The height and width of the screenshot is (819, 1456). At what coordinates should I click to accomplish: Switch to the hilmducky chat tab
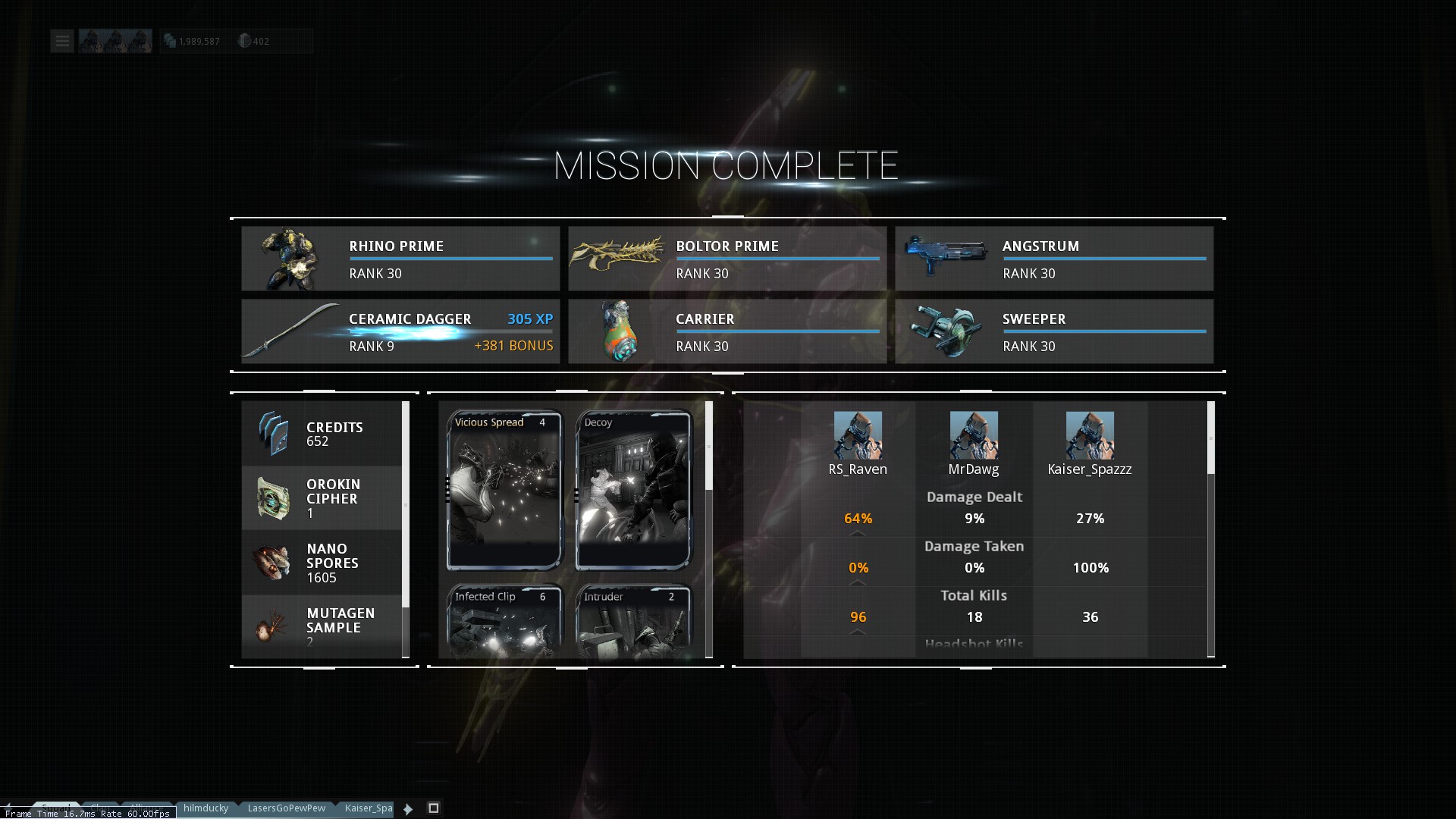click(x=206, y=808)
